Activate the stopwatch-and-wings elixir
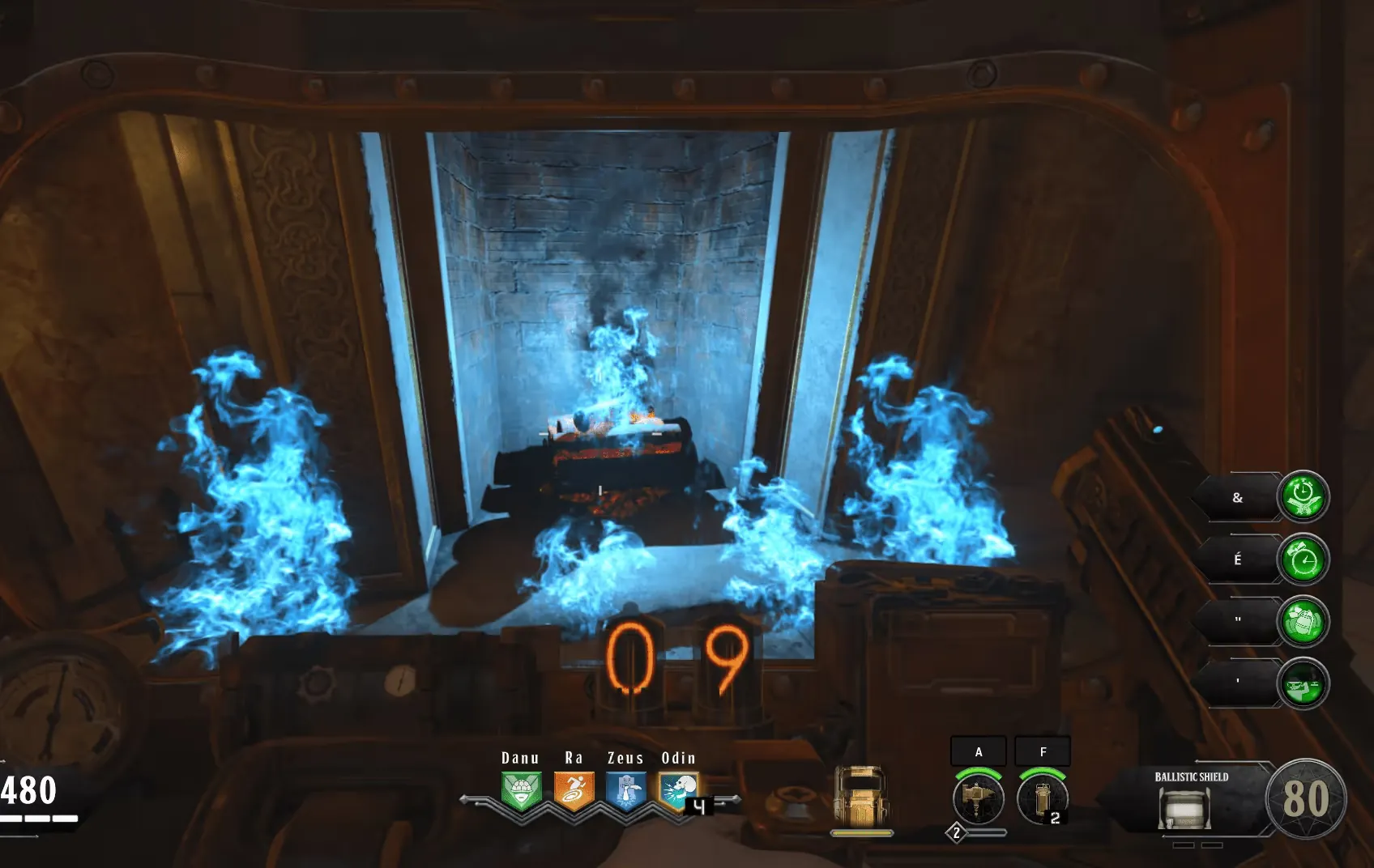This screenshot has height=868, width=1374. (x=1303, y=496)
